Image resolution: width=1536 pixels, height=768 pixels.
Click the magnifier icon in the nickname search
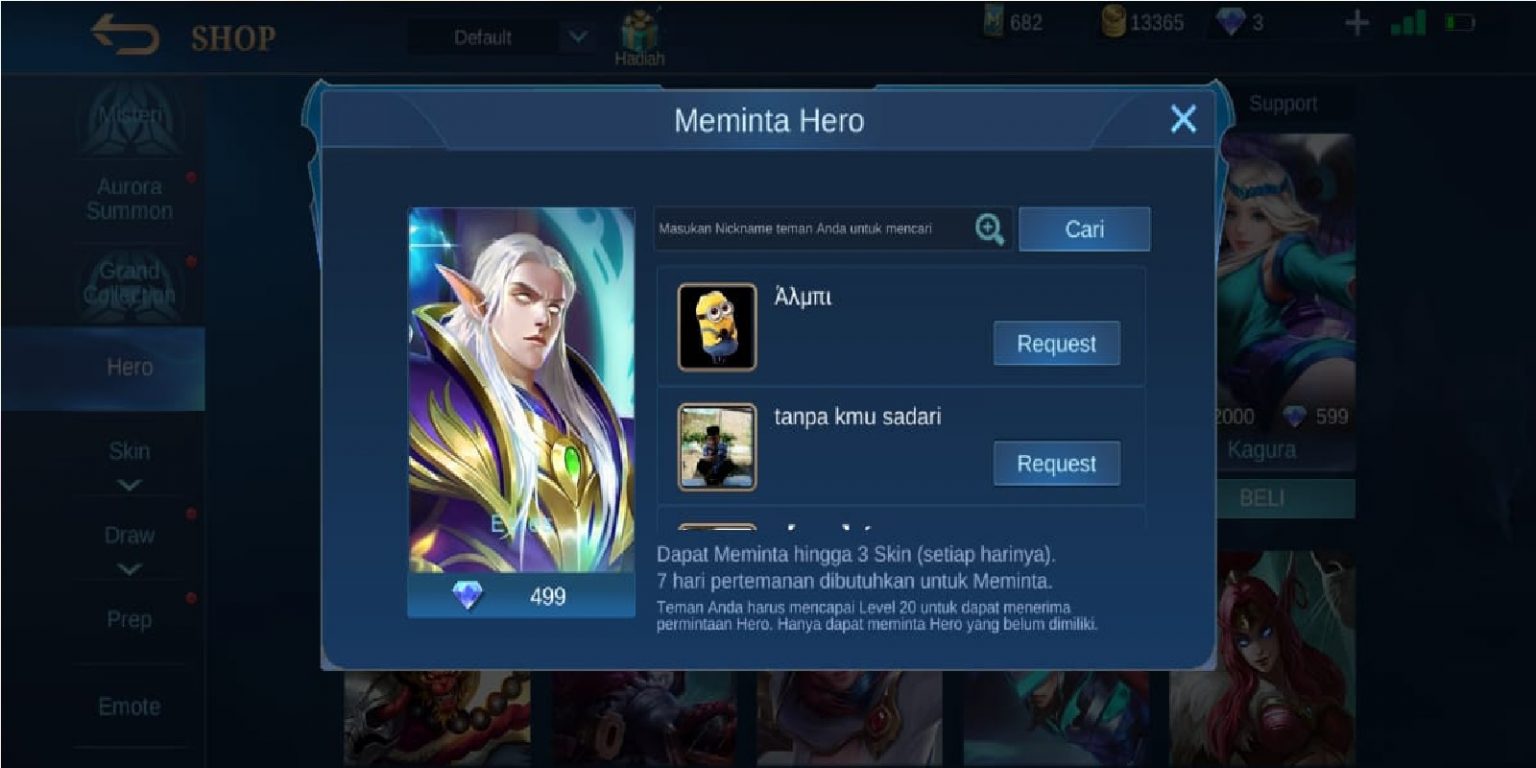(989, 229)
